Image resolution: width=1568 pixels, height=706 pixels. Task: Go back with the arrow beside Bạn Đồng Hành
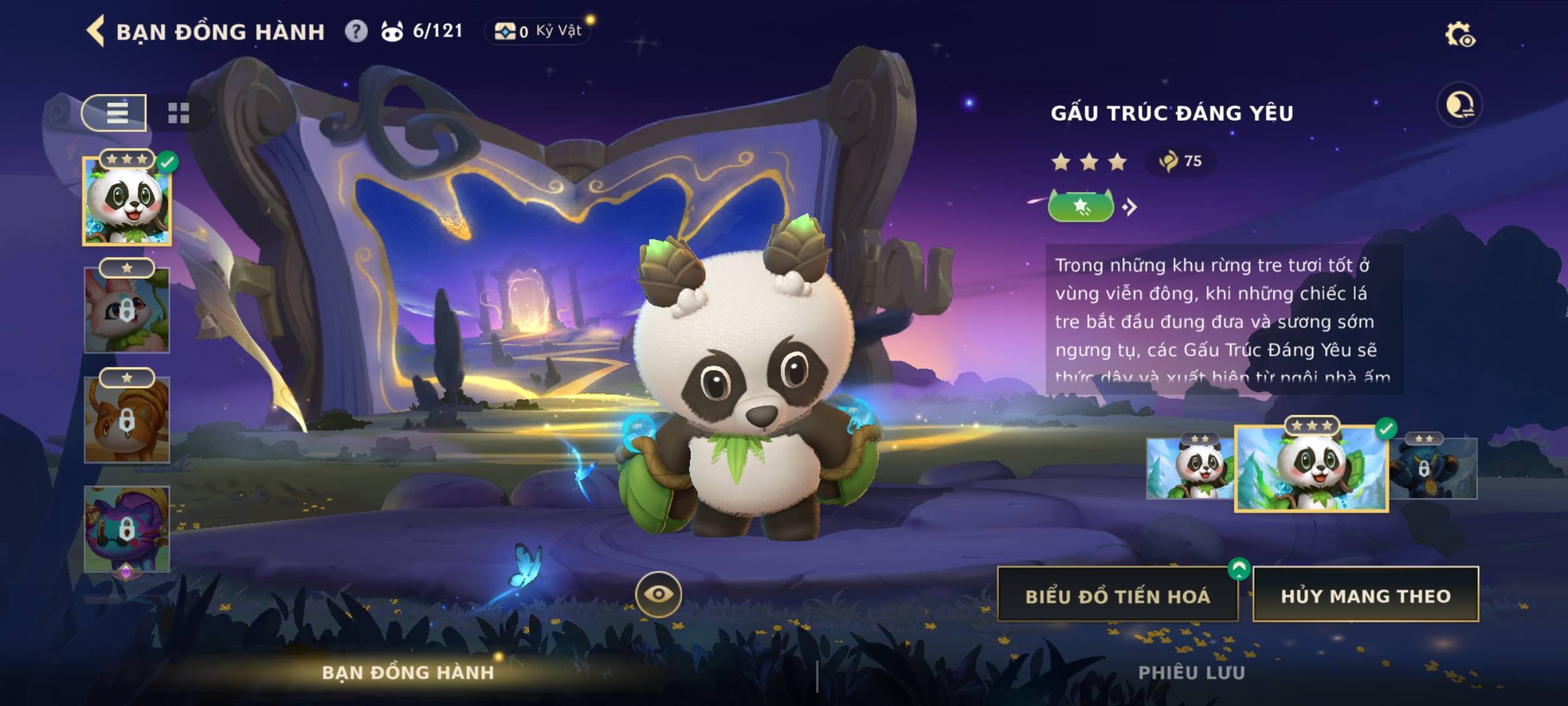tap(96, 31)
